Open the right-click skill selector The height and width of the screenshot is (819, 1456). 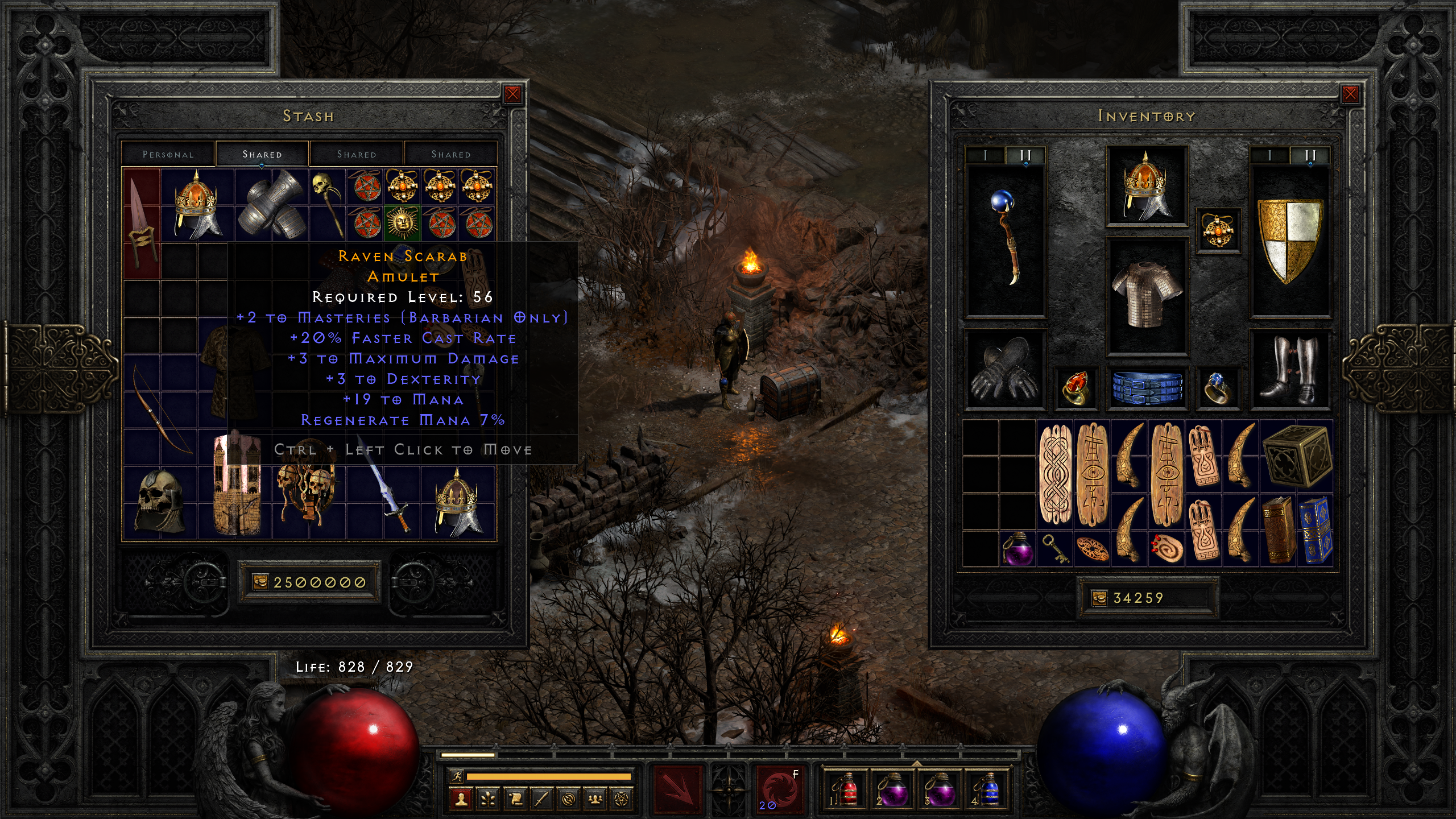[x=779, y=788]
